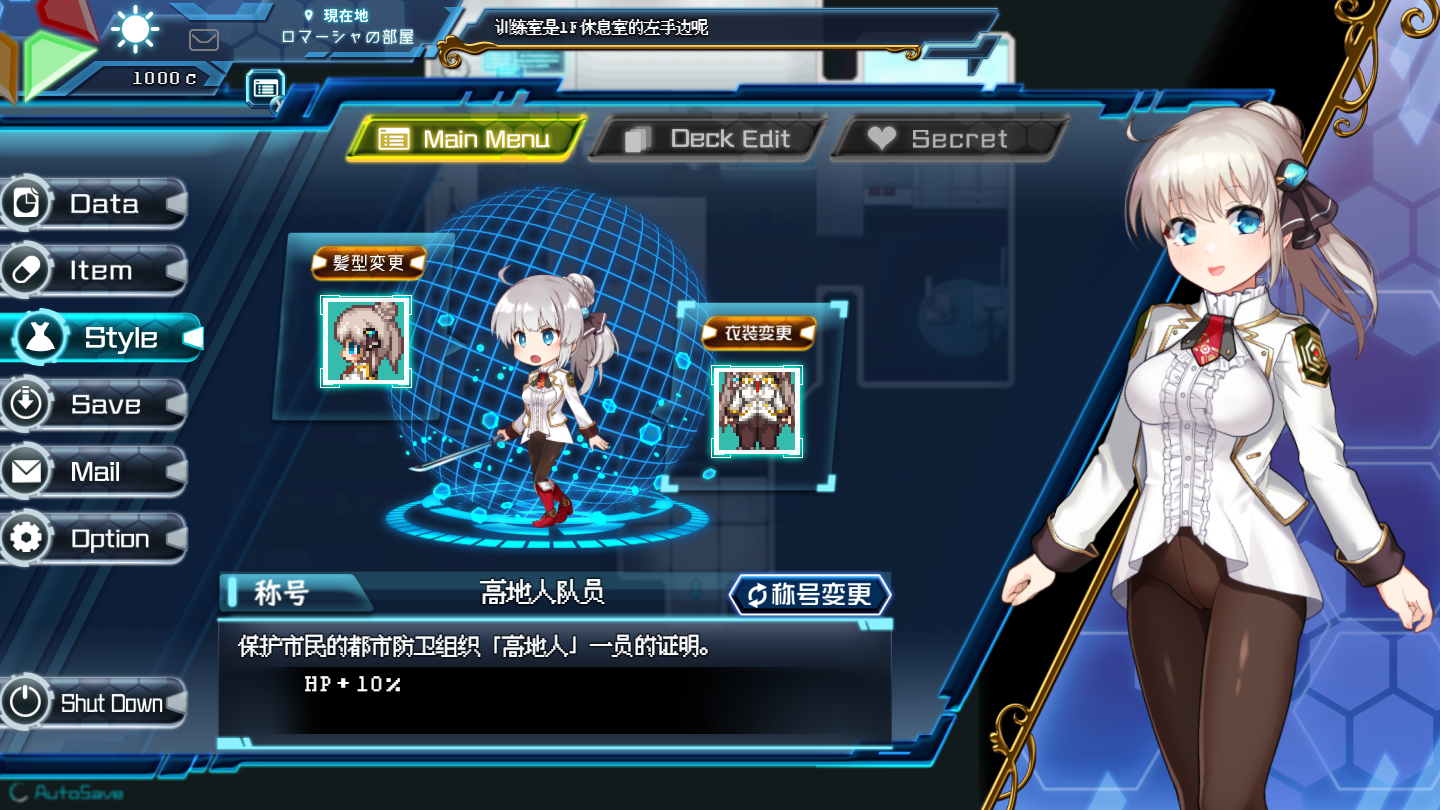The height and width of the screenshot is (810, 1440).
Task: Click the small menu list icon below currency
Action: 265,88
